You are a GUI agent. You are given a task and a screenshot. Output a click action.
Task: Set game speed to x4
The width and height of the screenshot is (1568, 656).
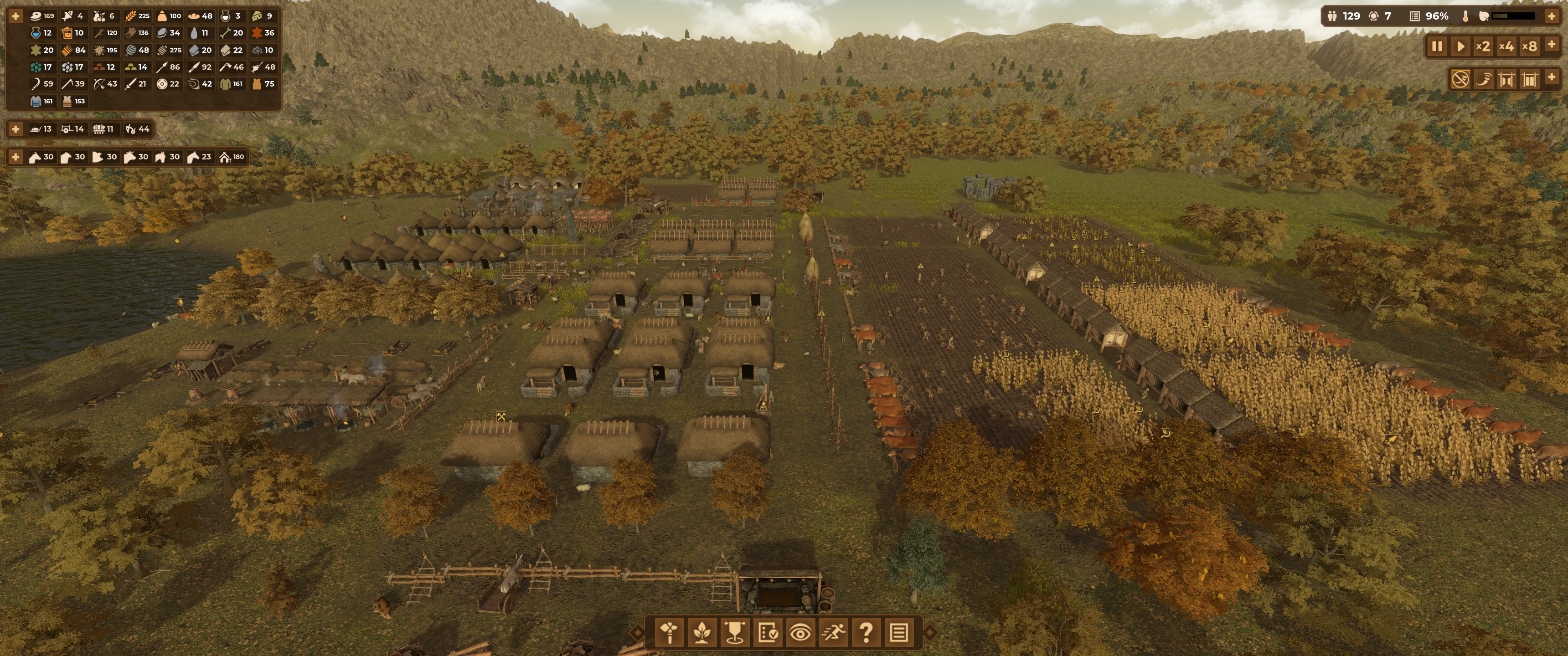click(1506, 46)
